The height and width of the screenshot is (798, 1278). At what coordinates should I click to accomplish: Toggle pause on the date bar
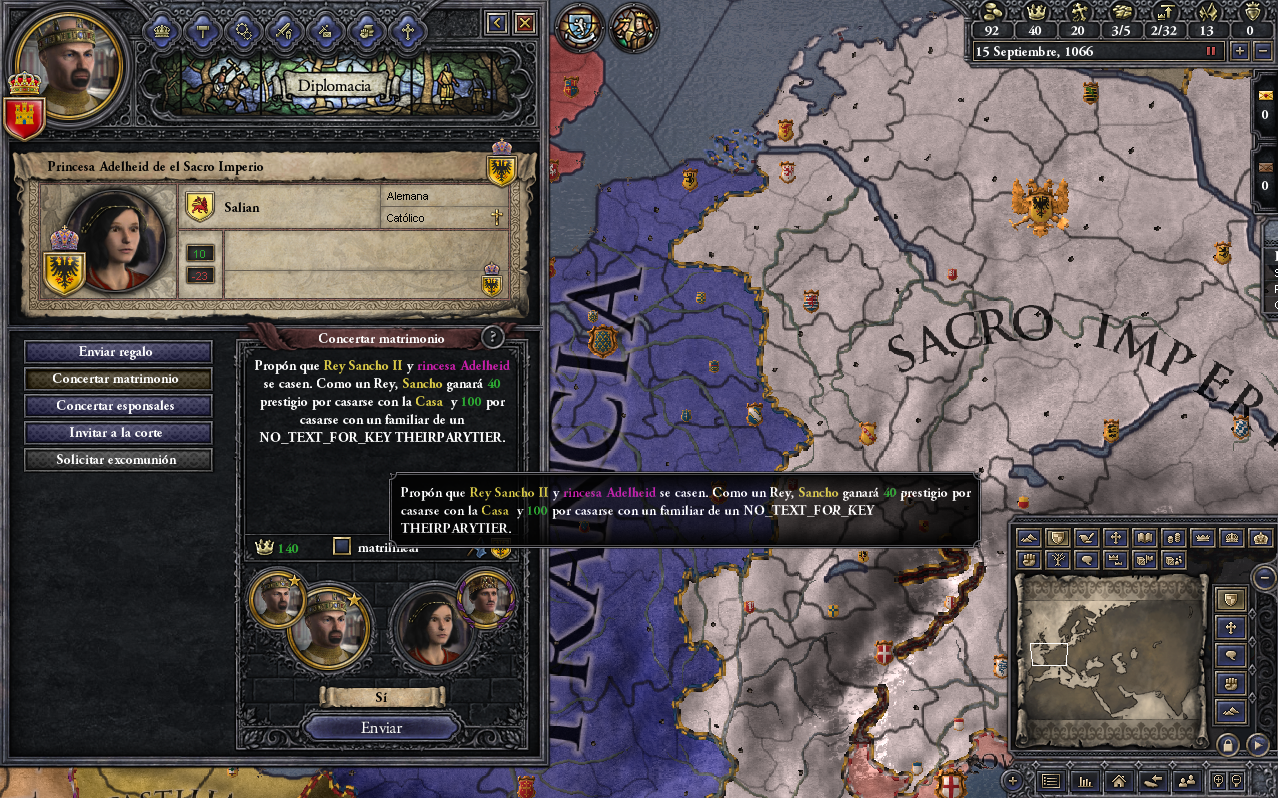pyautogui.click(x=1211, y=51)
